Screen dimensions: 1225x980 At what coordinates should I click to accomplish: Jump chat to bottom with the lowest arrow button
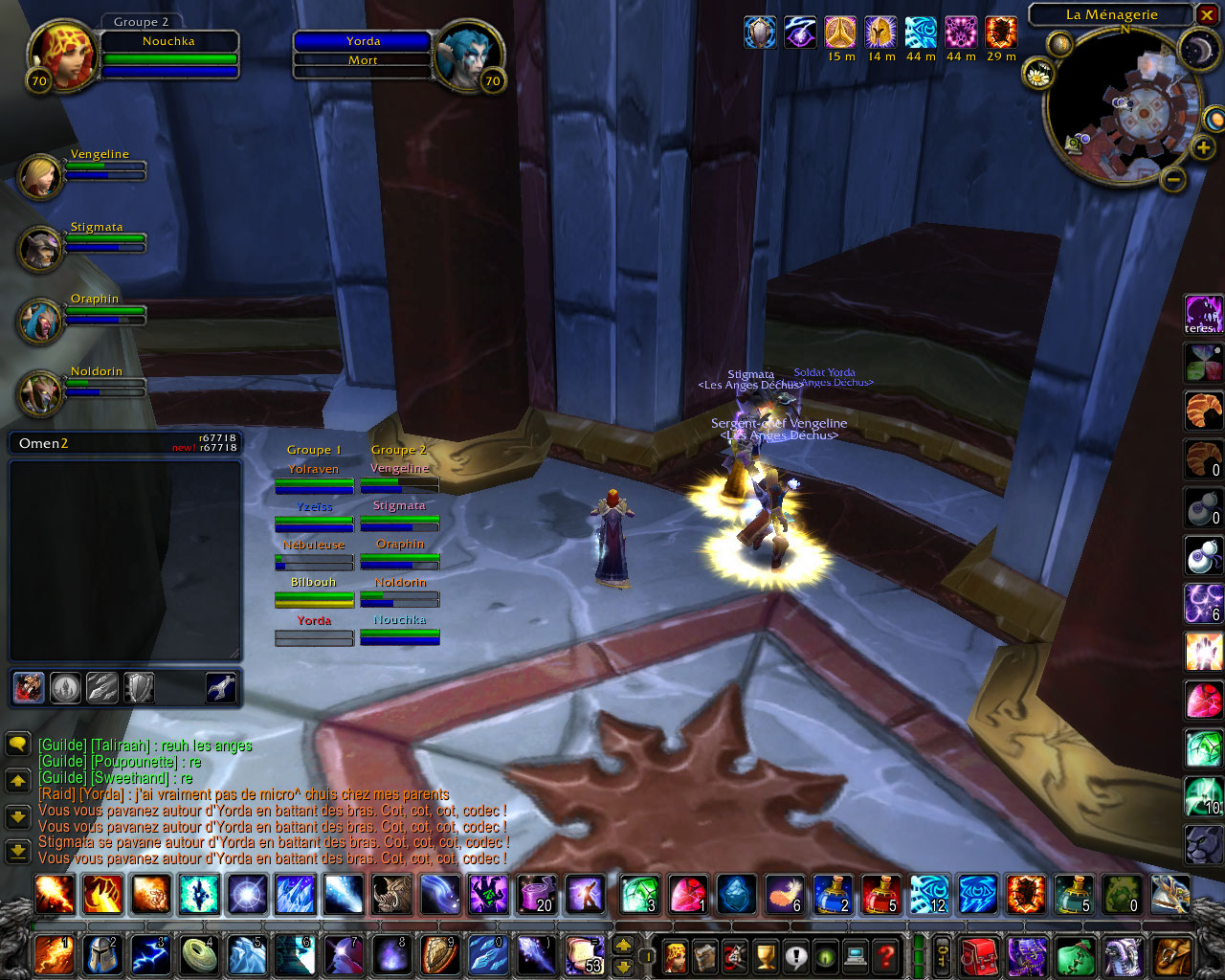pos(17,850)
